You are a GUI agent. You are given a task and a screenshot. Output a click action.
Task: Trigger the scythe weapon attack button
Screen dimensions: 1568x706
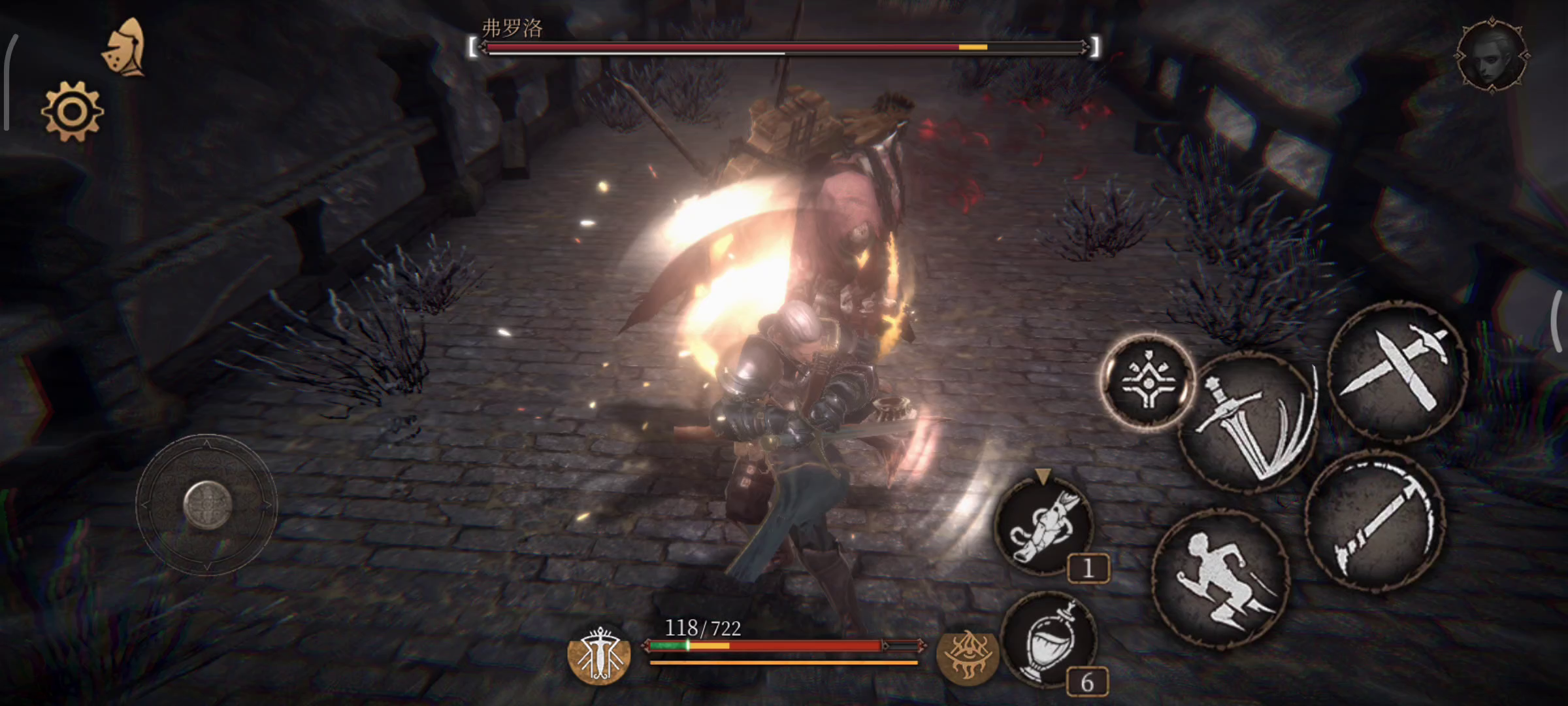1375,521
